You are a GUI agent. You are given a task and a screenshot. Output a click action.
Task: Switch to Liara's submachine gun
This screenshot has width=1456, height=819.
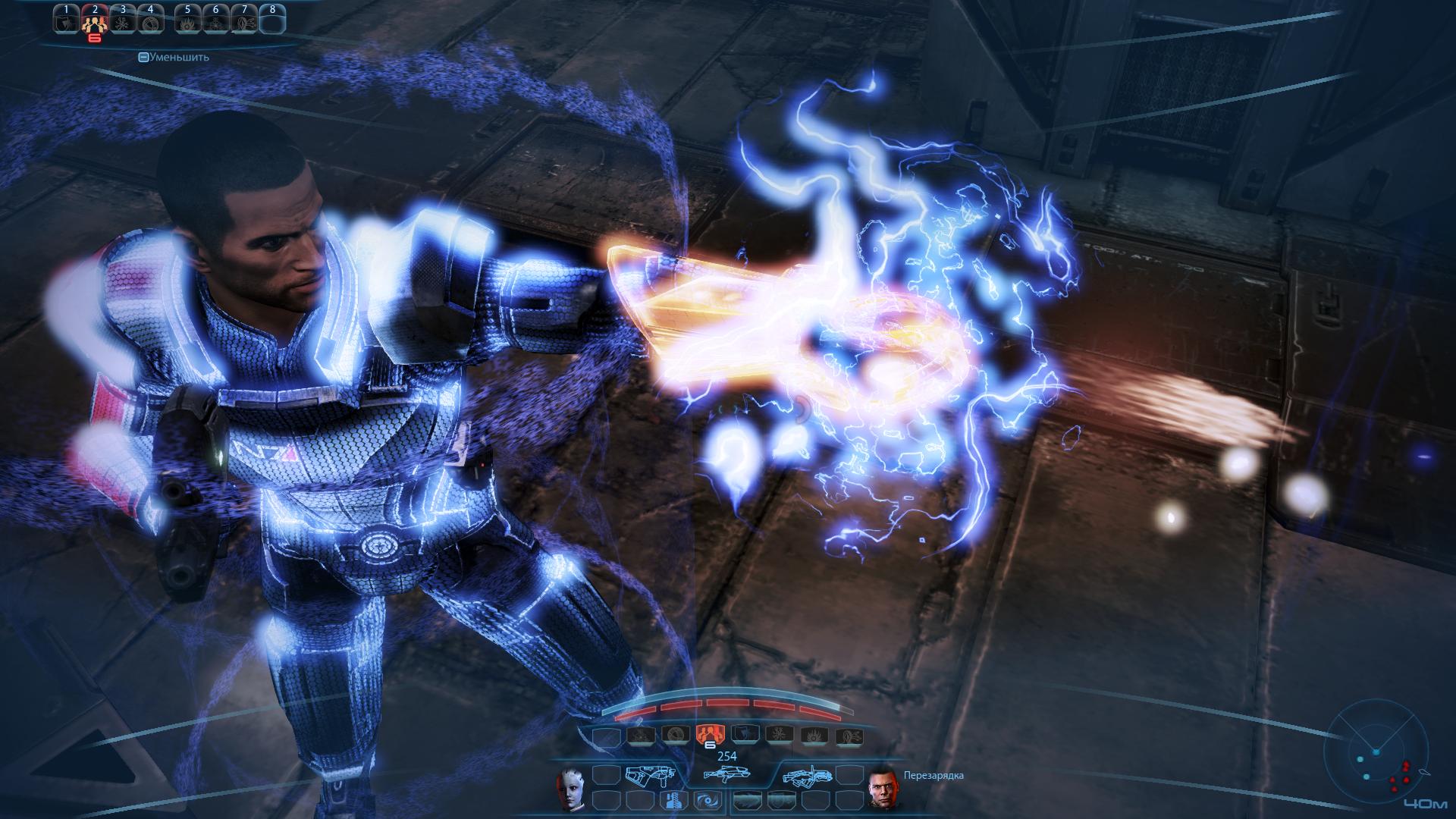tap(649, 775)
